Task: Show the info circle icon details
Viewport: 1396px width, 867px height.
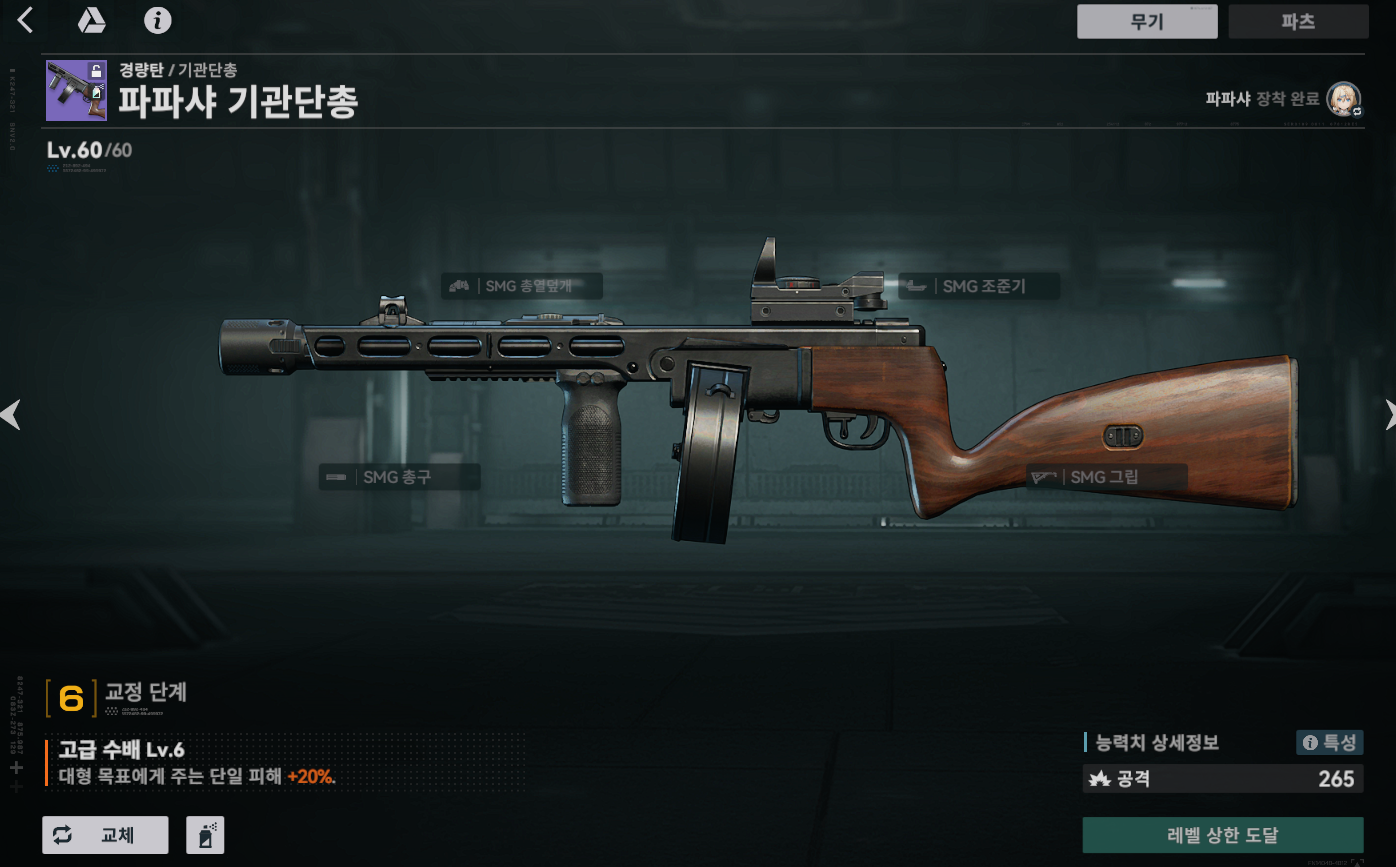Action: 158,20
